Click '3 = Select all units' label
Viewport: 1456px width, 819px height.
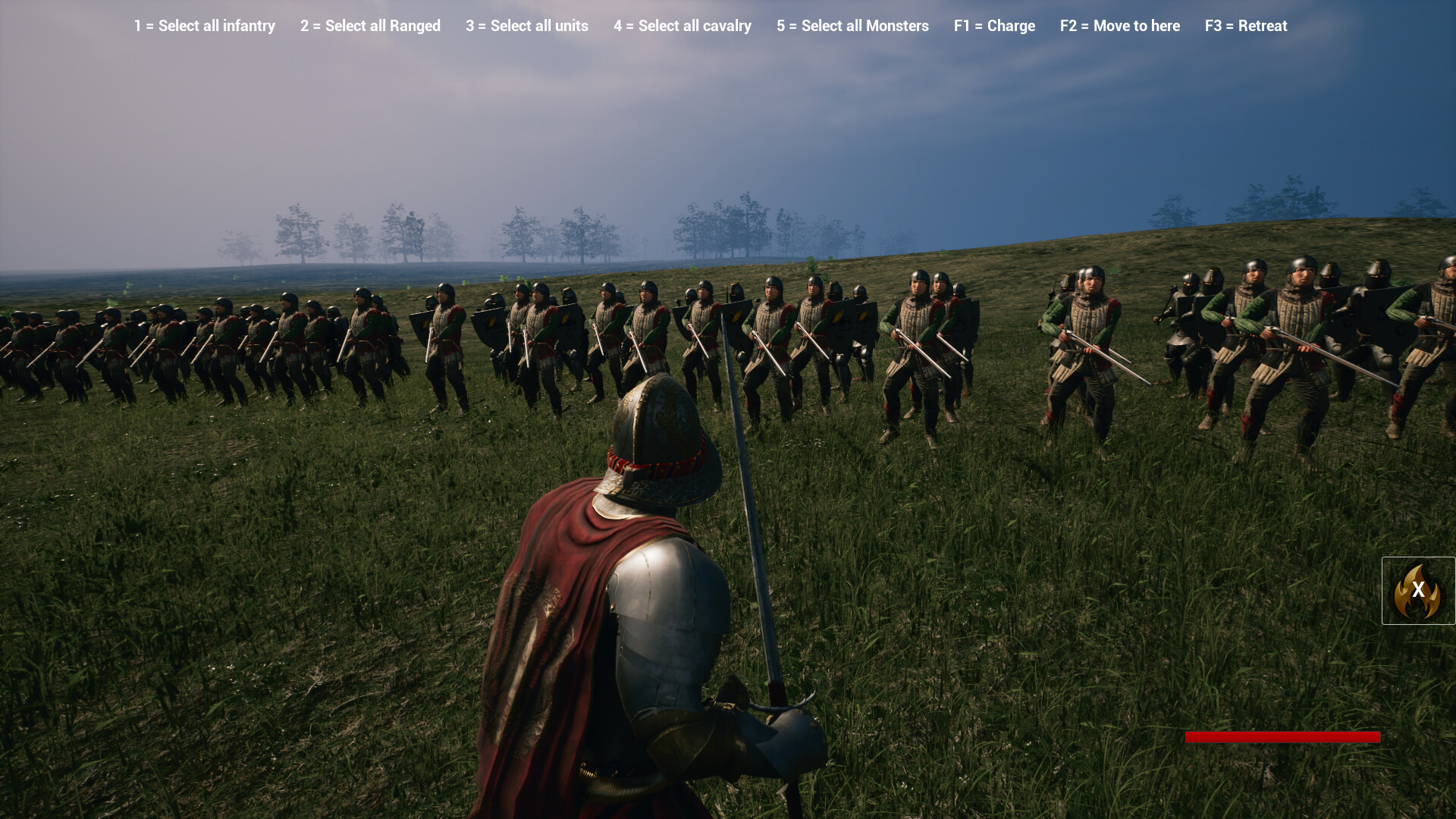pyautogui.click(x=526, y=26)
